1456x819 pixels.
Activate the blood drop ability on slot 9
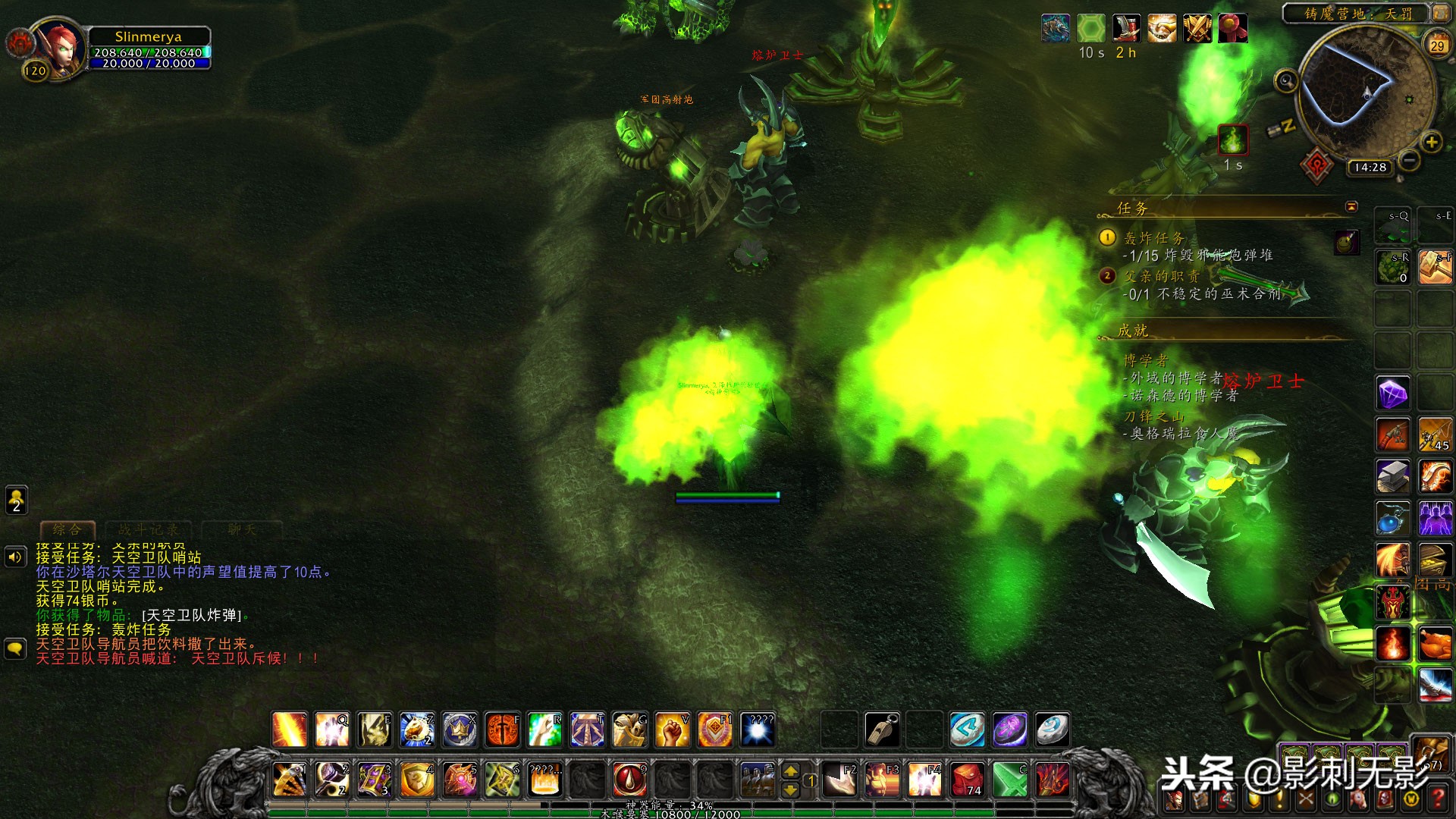click(629, 779)
